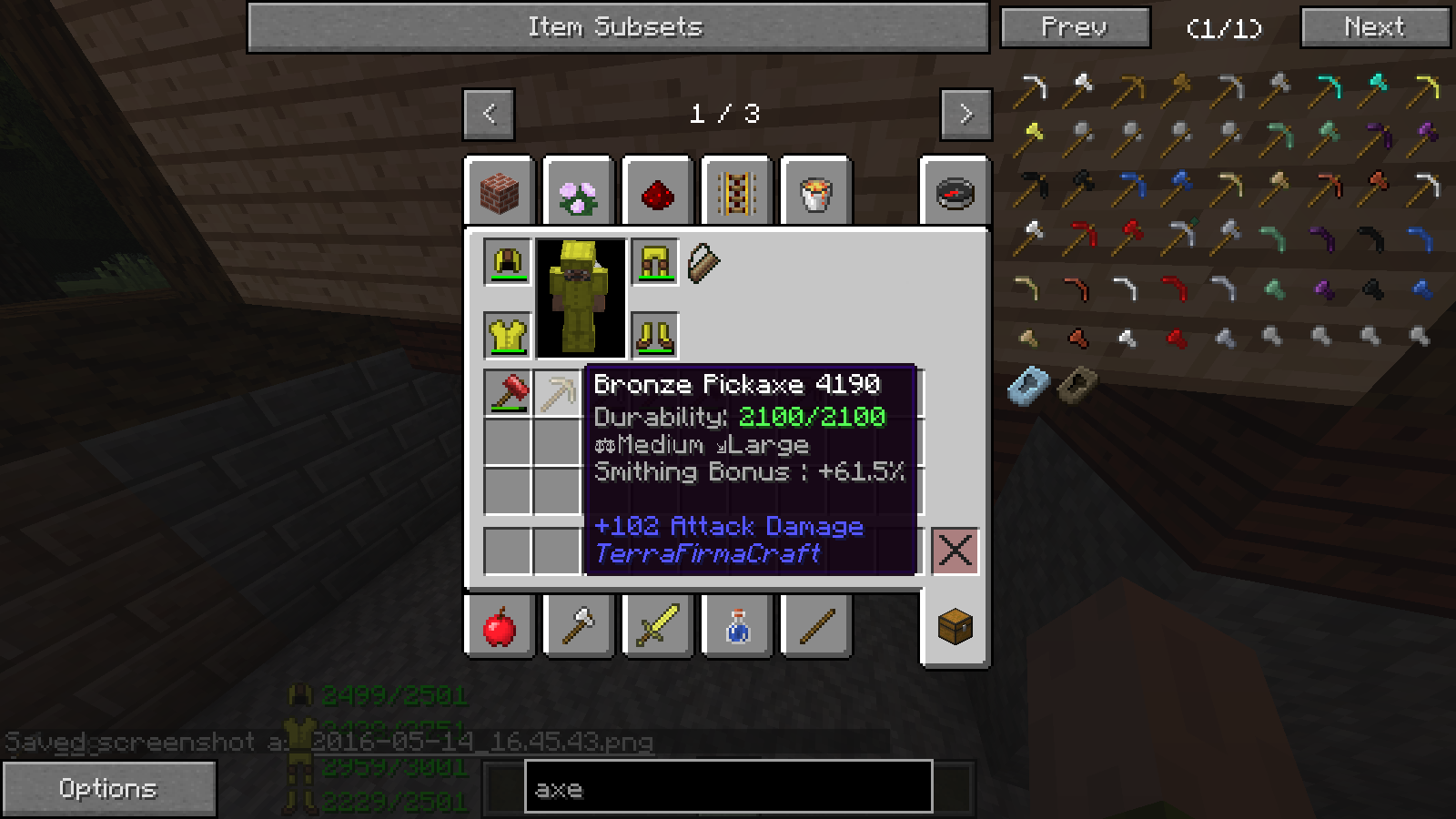Switch to the red apple Food tab

(x=500, y=627)
